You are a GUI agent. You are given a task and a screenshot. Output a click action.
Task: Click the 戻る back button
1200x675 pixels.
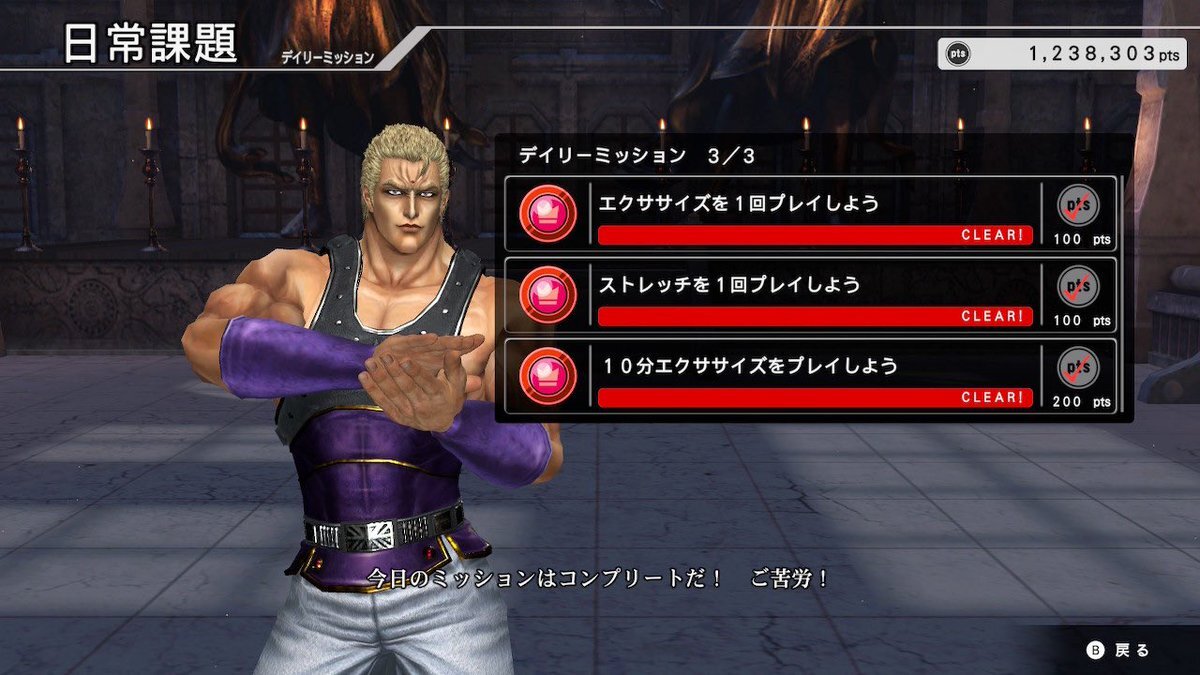tap(1119, 650)
